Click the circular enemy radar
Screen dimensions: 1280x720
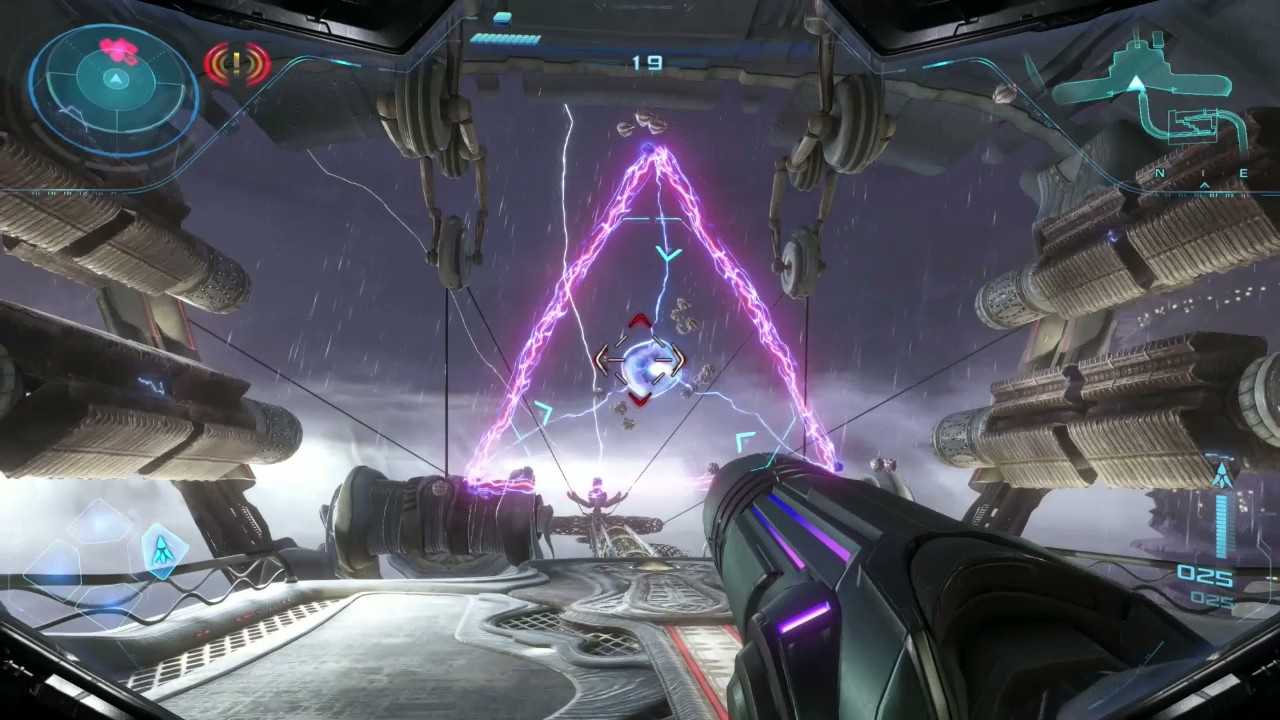coord(113,91)
